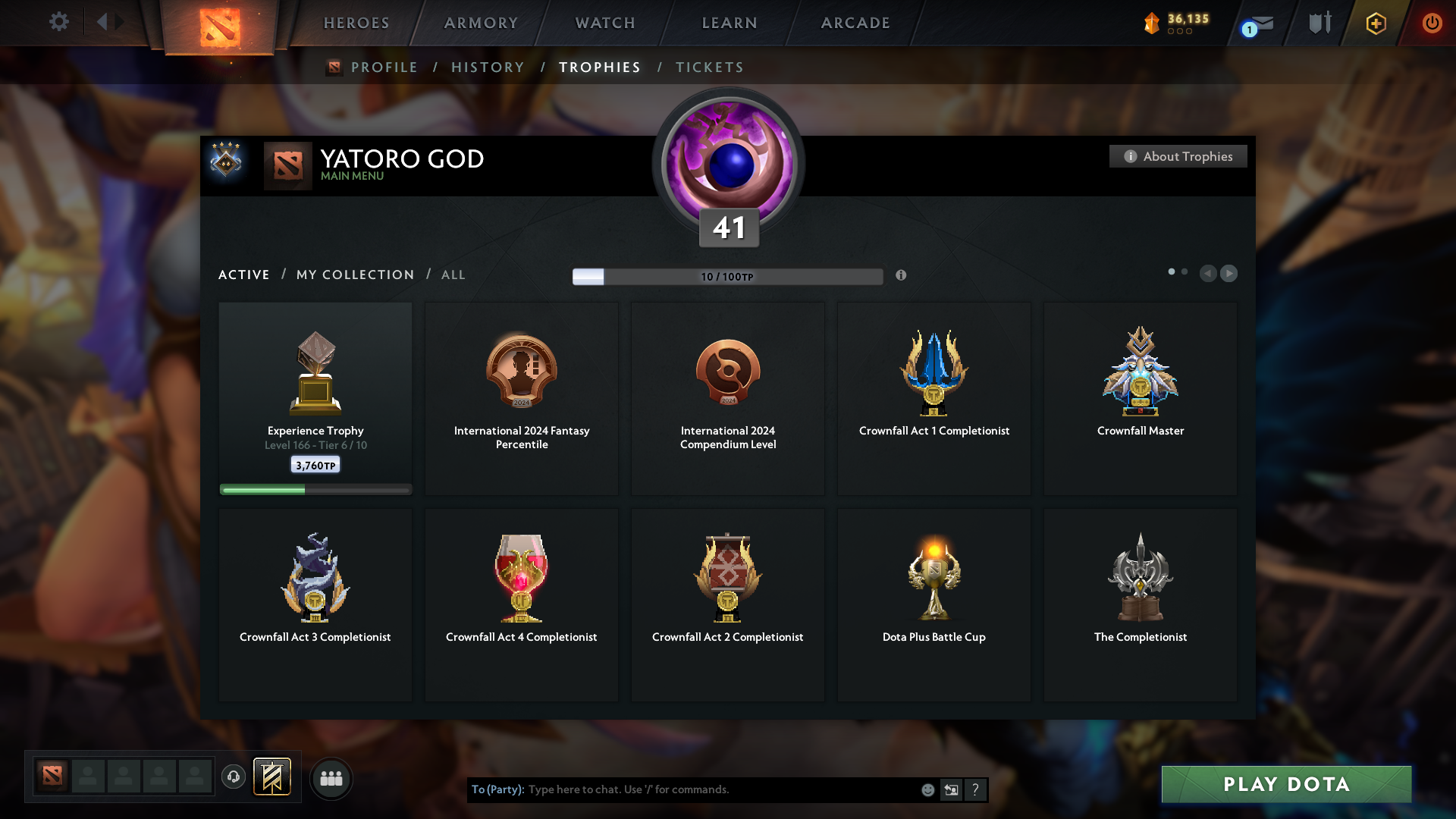The image size is (1456, 819).
Task: Click the 10/100TP trophy progress bar
Action: tap(727, 276)
